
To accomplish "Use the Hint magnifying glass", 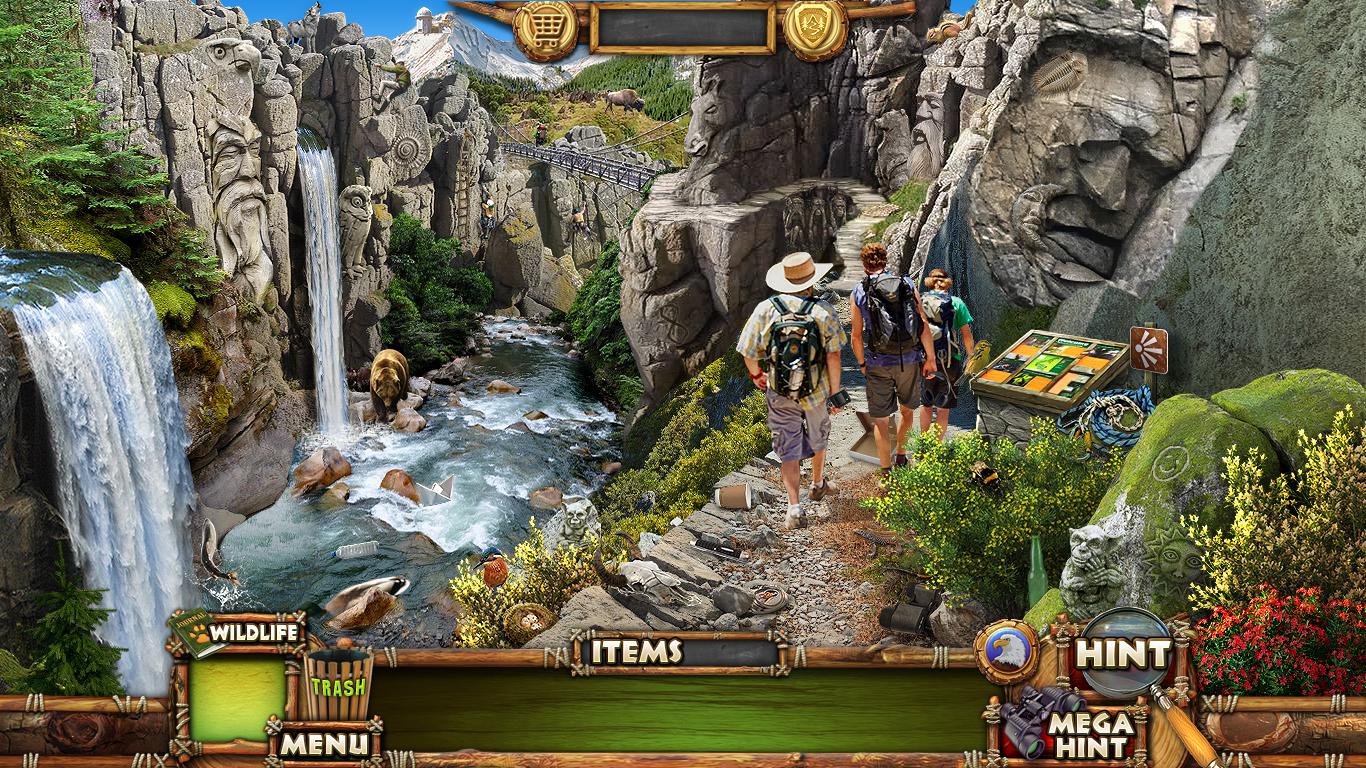I will tap(1123, 654).
